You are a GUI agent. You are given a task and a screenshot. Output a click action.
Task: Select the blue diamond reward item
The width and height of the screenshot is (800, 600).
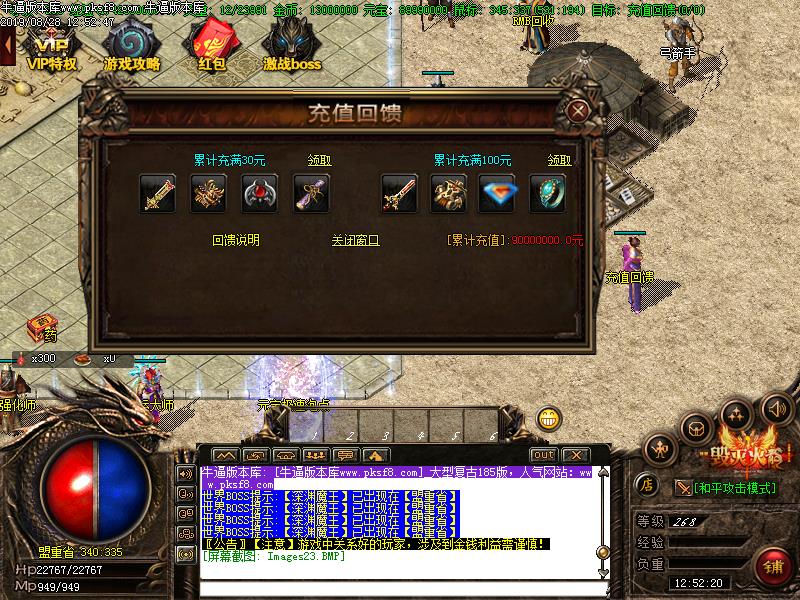(x=498, y=194)
